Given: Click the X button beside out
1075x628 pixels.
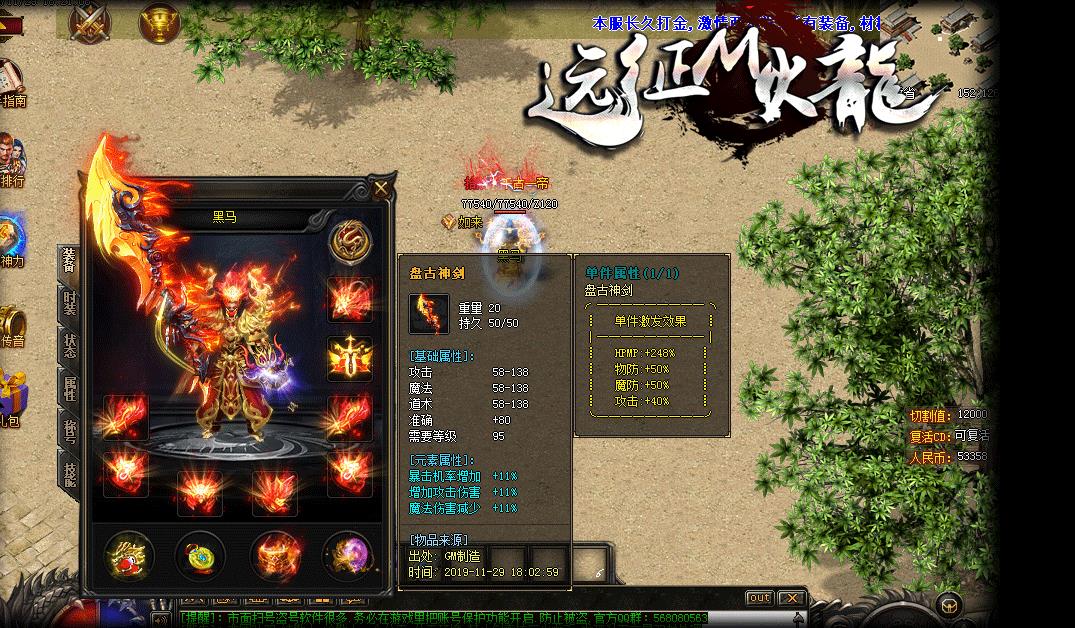Looking at the screenshot, I should (x=792, y=598).
